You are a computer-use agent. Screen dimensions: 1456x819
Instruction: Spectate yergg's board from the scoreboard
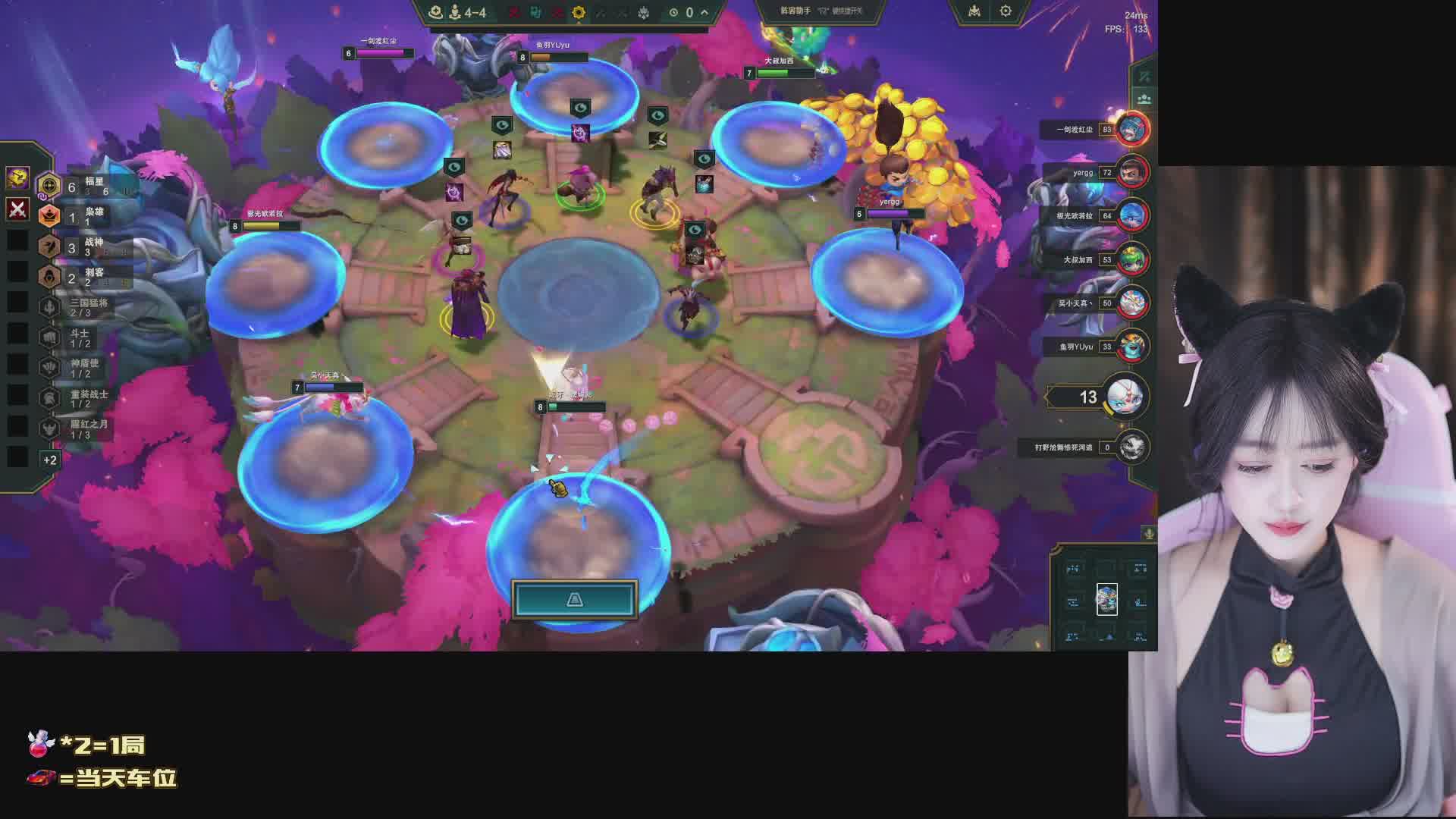click(1133, 173)
